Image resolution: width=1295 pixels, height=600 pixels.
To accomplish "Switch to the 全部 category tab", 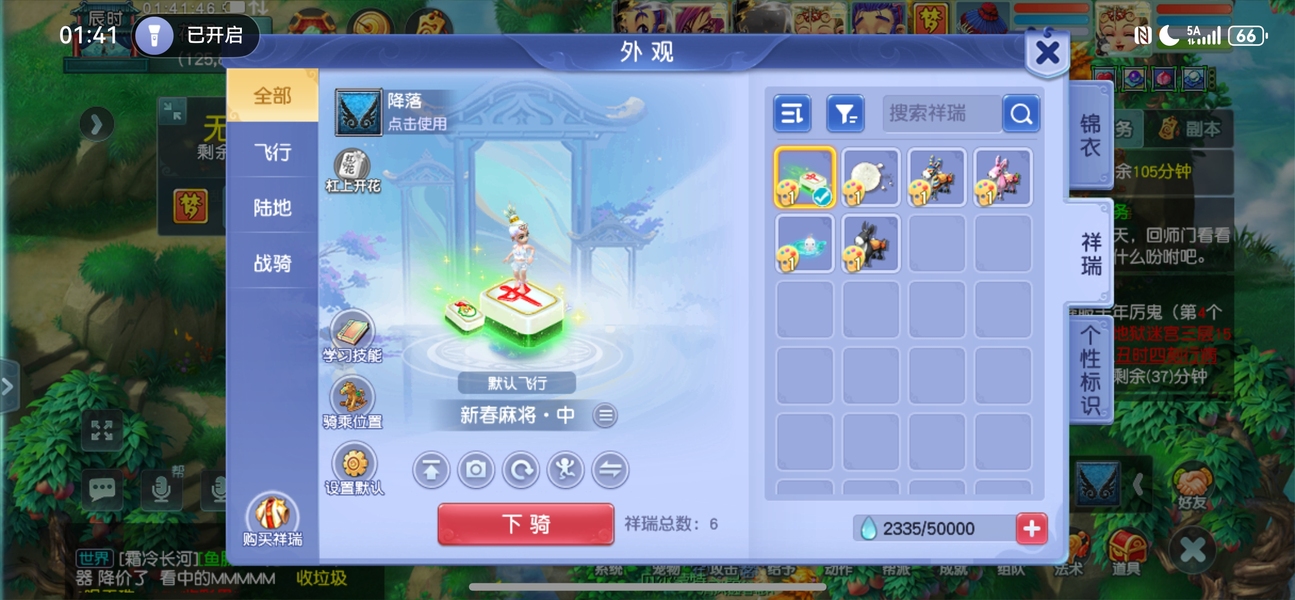I will 272,96.
